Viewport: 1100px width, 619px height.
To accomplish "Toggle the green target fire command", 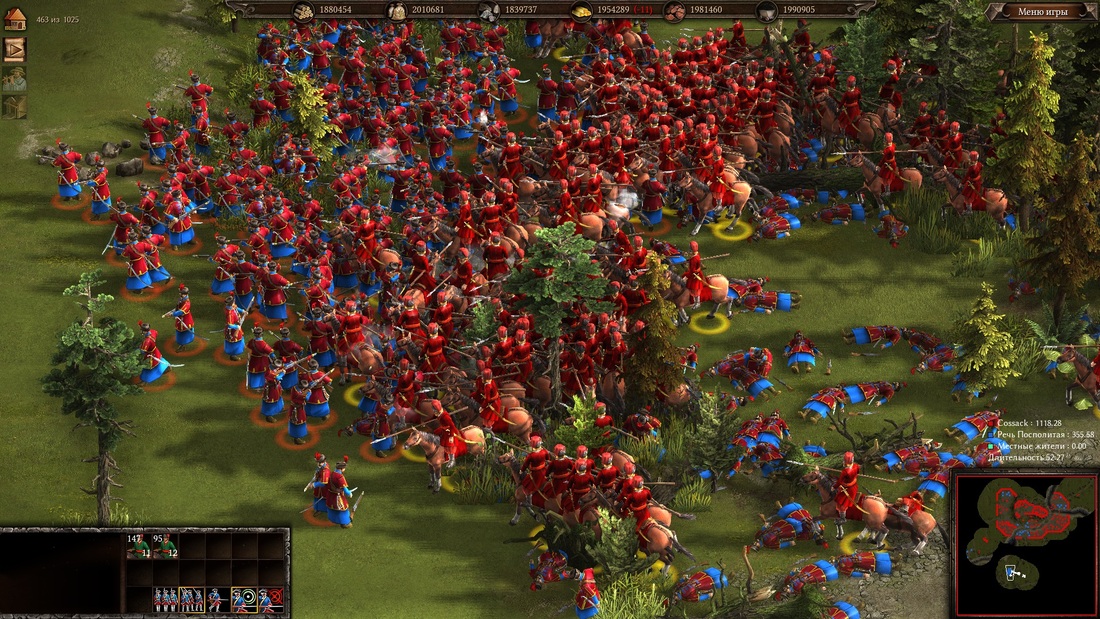I will click(x=244, y=599).
